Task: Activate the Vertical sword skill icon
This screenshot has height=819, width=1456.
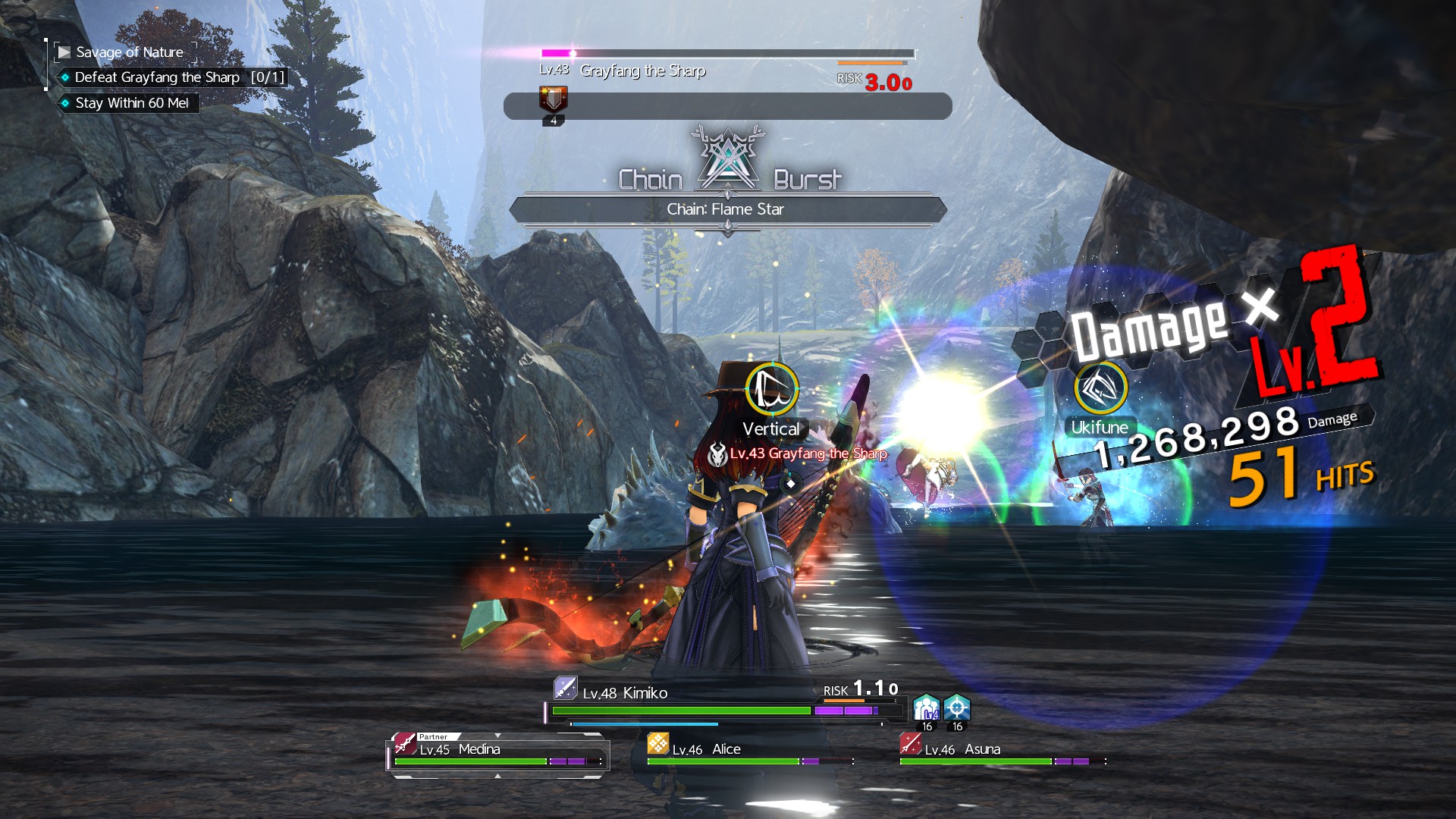Action: click(771, 389)
